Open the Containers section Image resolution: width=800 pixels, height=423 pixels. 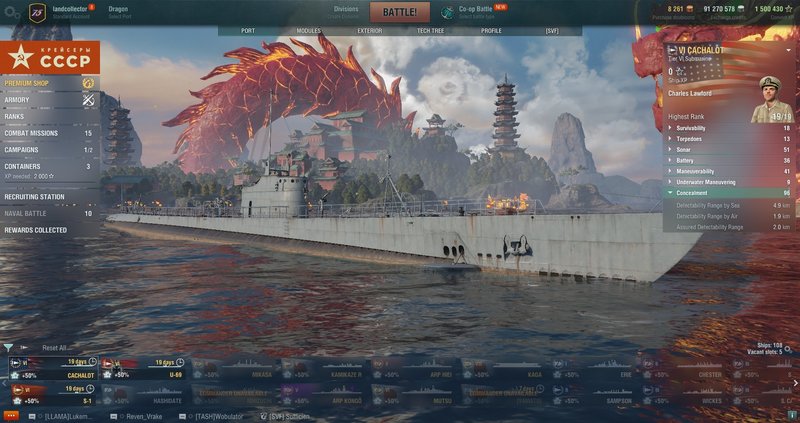(x=22, y=166)
